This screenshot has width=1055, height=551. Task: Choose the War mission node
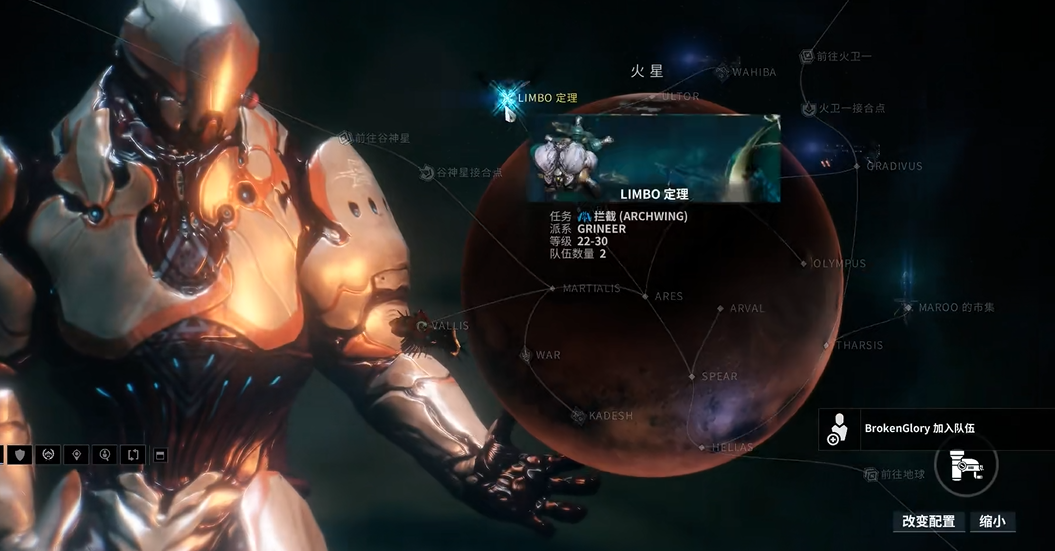pos(526,355)
